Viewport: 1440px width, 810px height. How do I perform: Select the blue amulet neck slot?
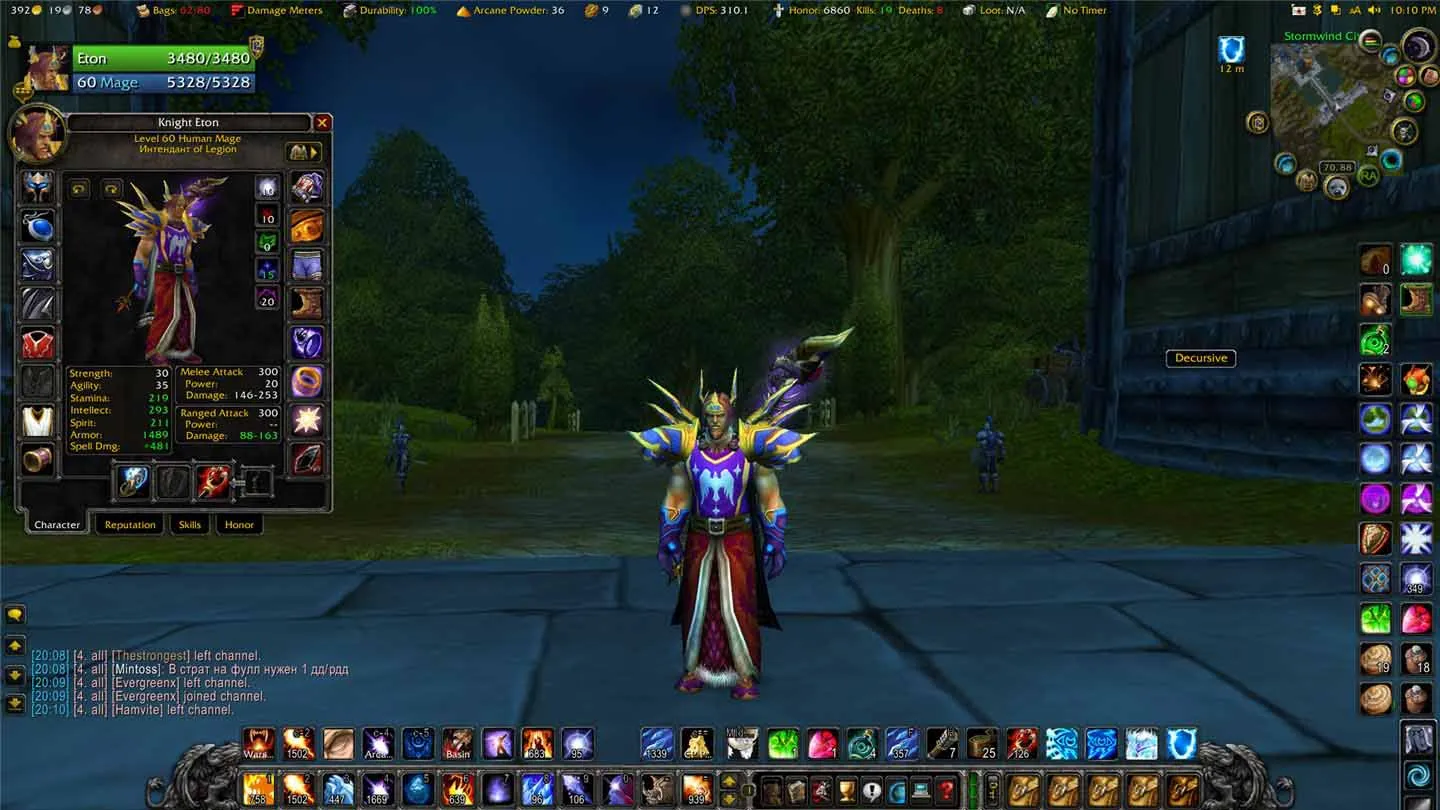[x=38, y=226]
